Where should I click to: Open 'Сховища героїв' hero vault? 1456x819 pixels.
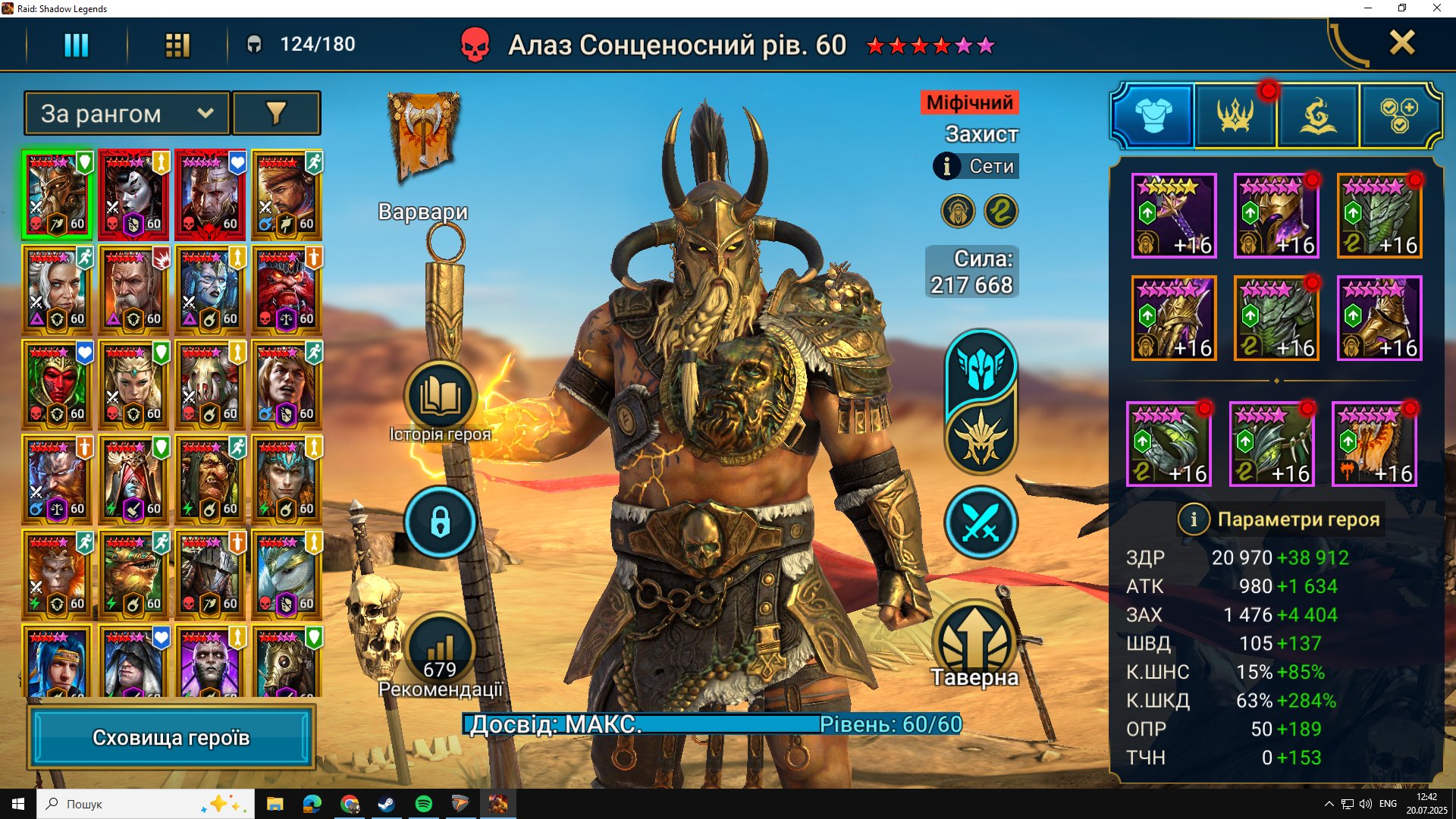tap(171, 738)
